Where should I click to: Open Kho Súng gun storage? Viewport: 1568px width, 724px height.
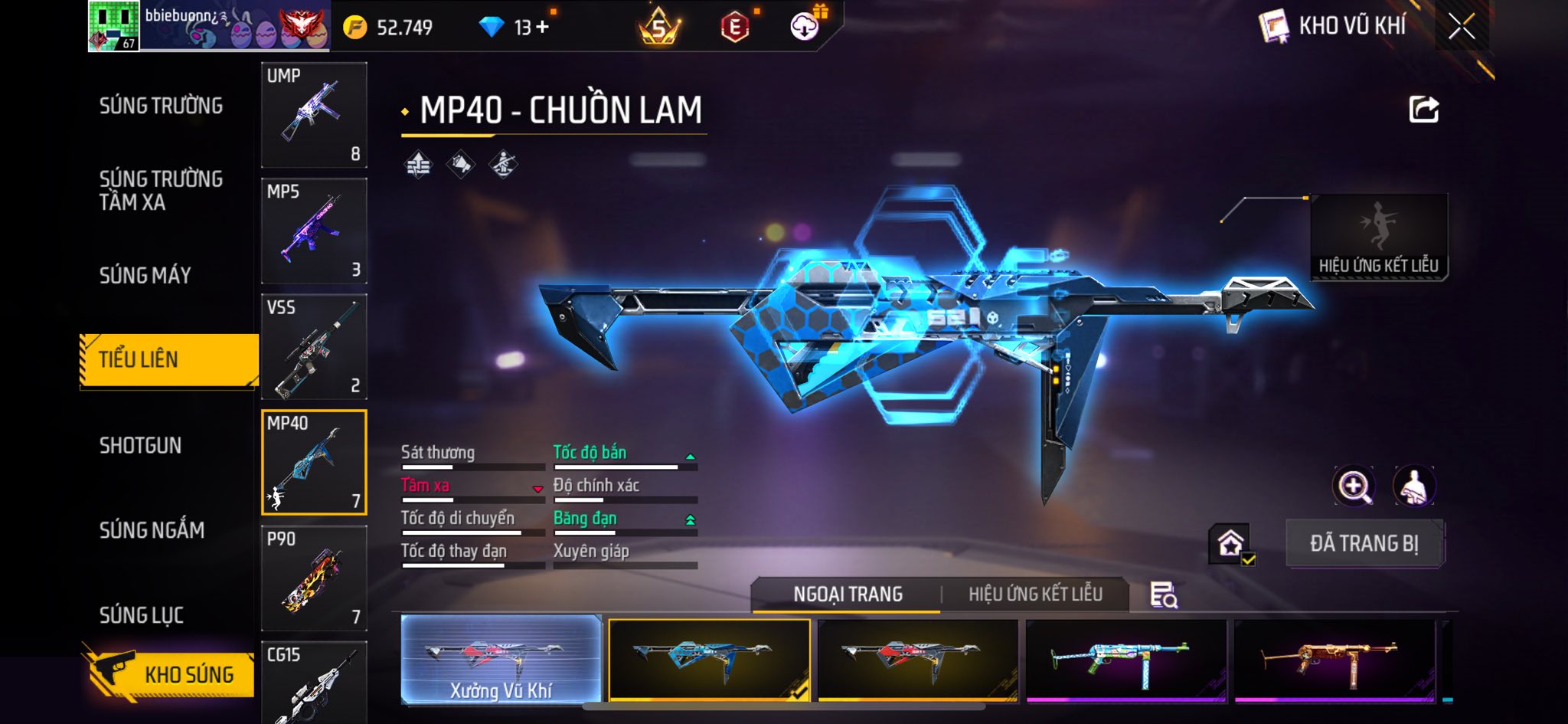pos(169,674)
